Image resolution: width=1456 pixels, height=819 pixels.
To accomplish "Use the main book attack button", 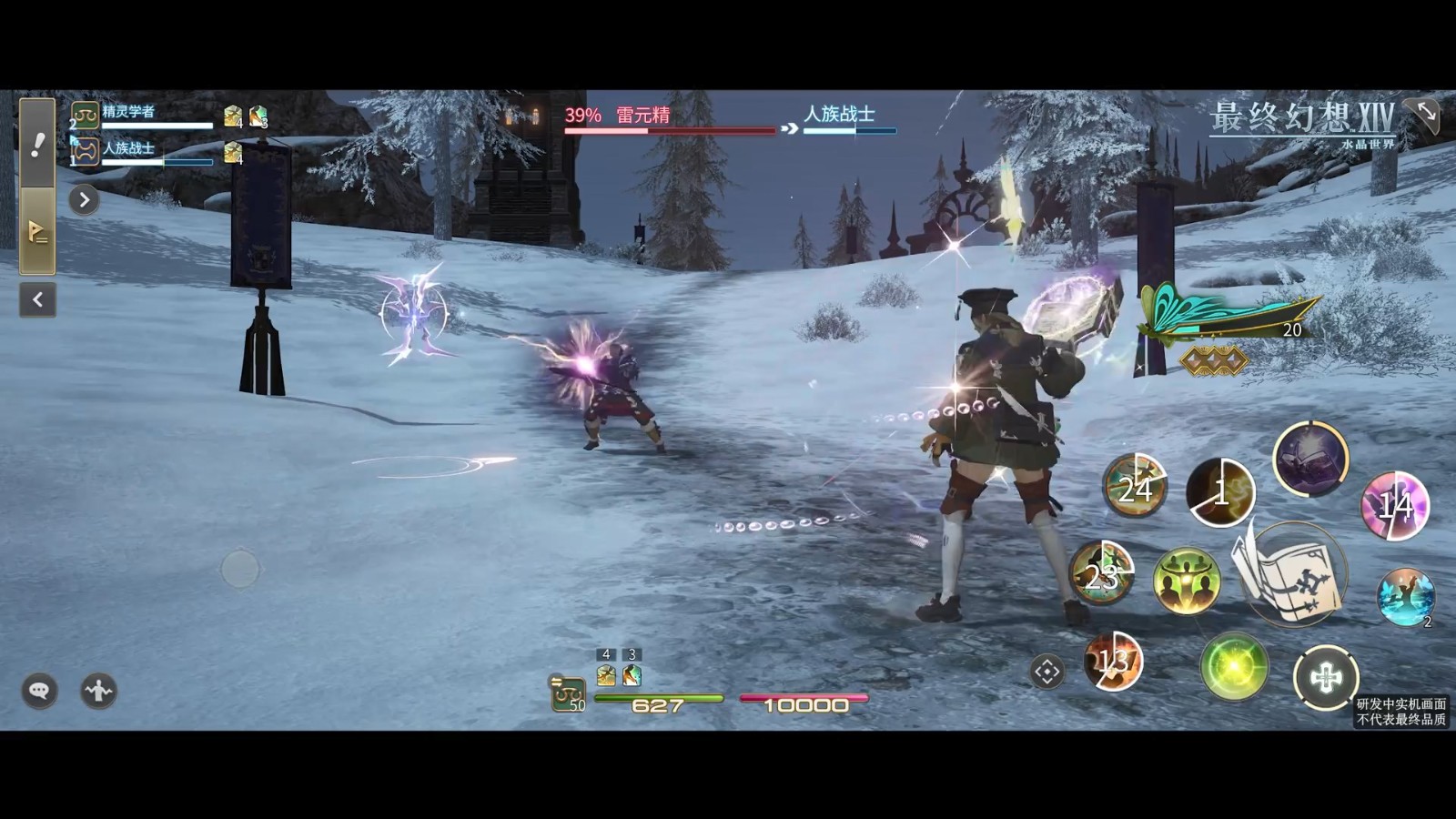I will 1292,575.
